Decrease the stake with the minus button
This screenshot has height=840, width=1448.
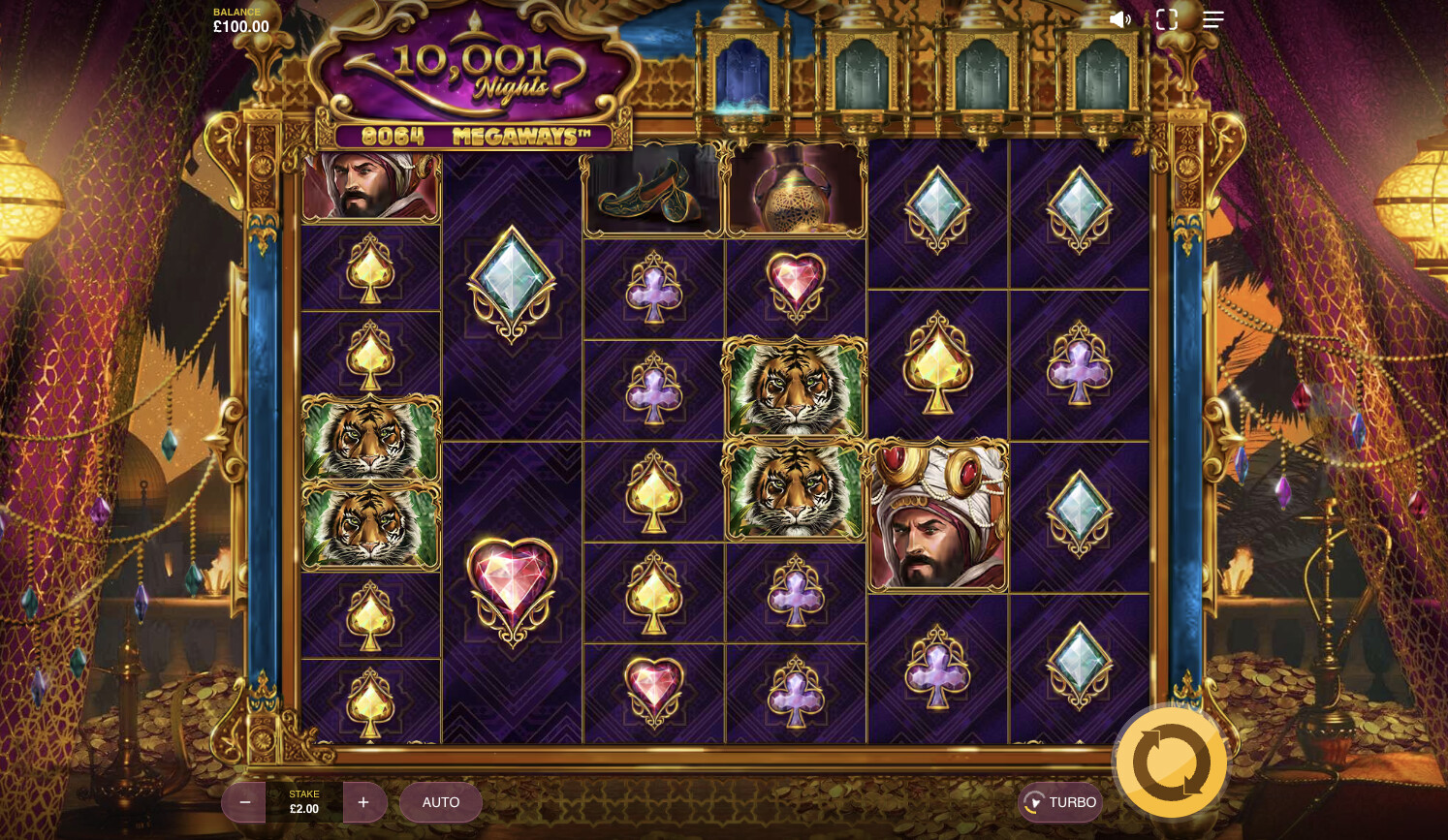click(245, 802)
